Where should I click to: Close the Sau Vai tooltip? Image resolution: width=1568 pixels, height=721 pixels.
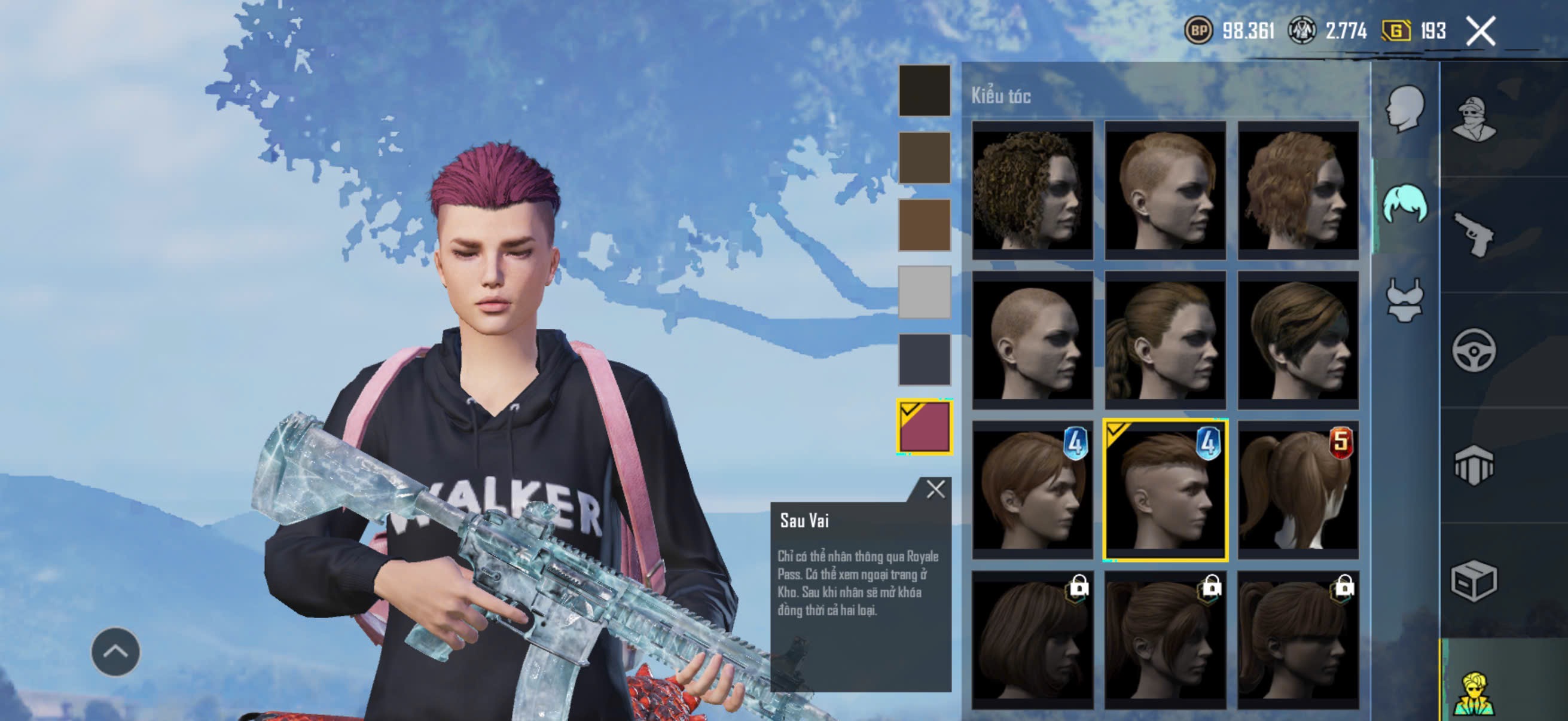(x=935, y=489)
